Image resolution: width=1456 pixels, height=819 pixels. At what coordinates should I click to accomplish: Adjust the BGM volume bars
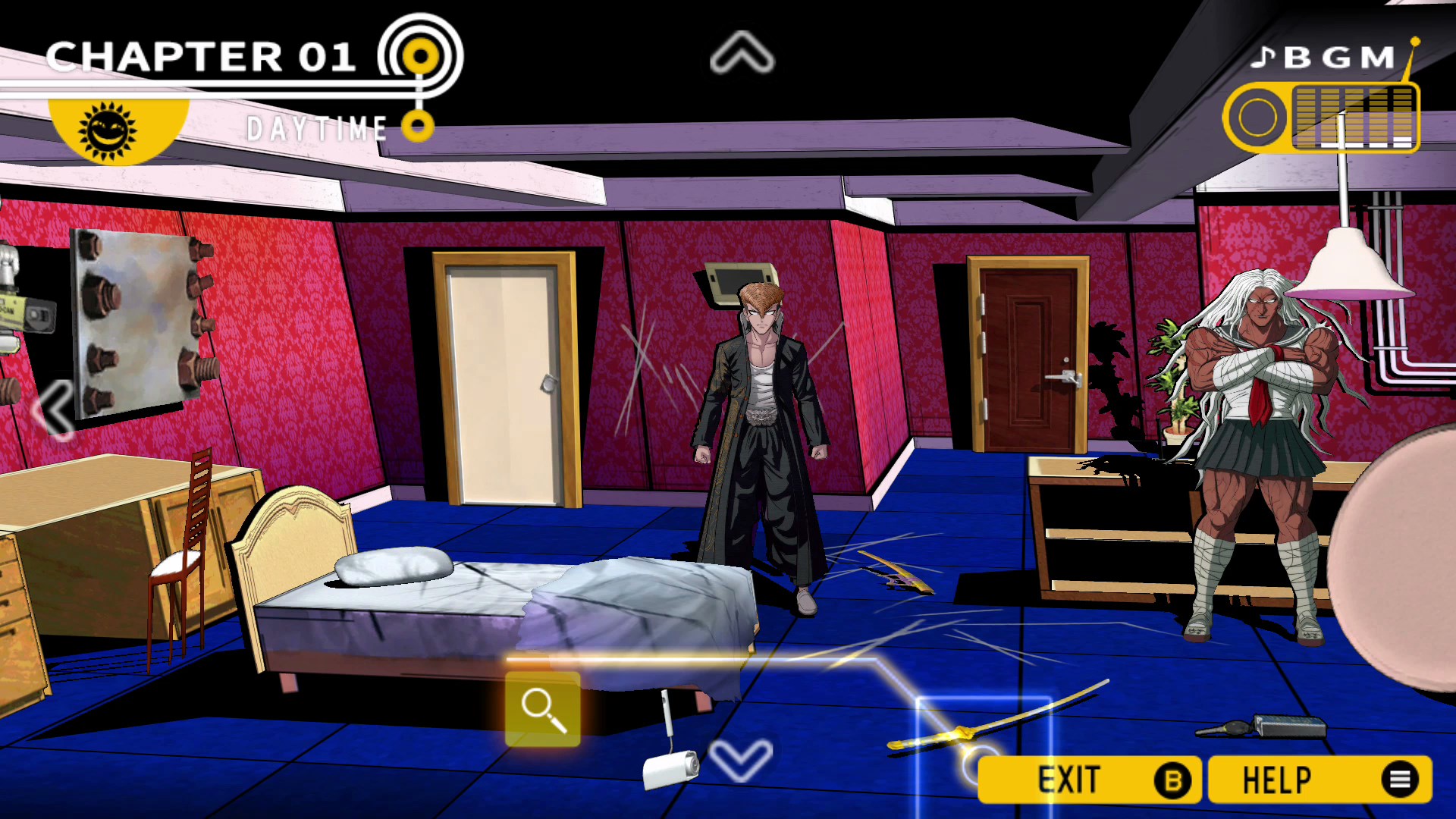[x=1357, y=118]
